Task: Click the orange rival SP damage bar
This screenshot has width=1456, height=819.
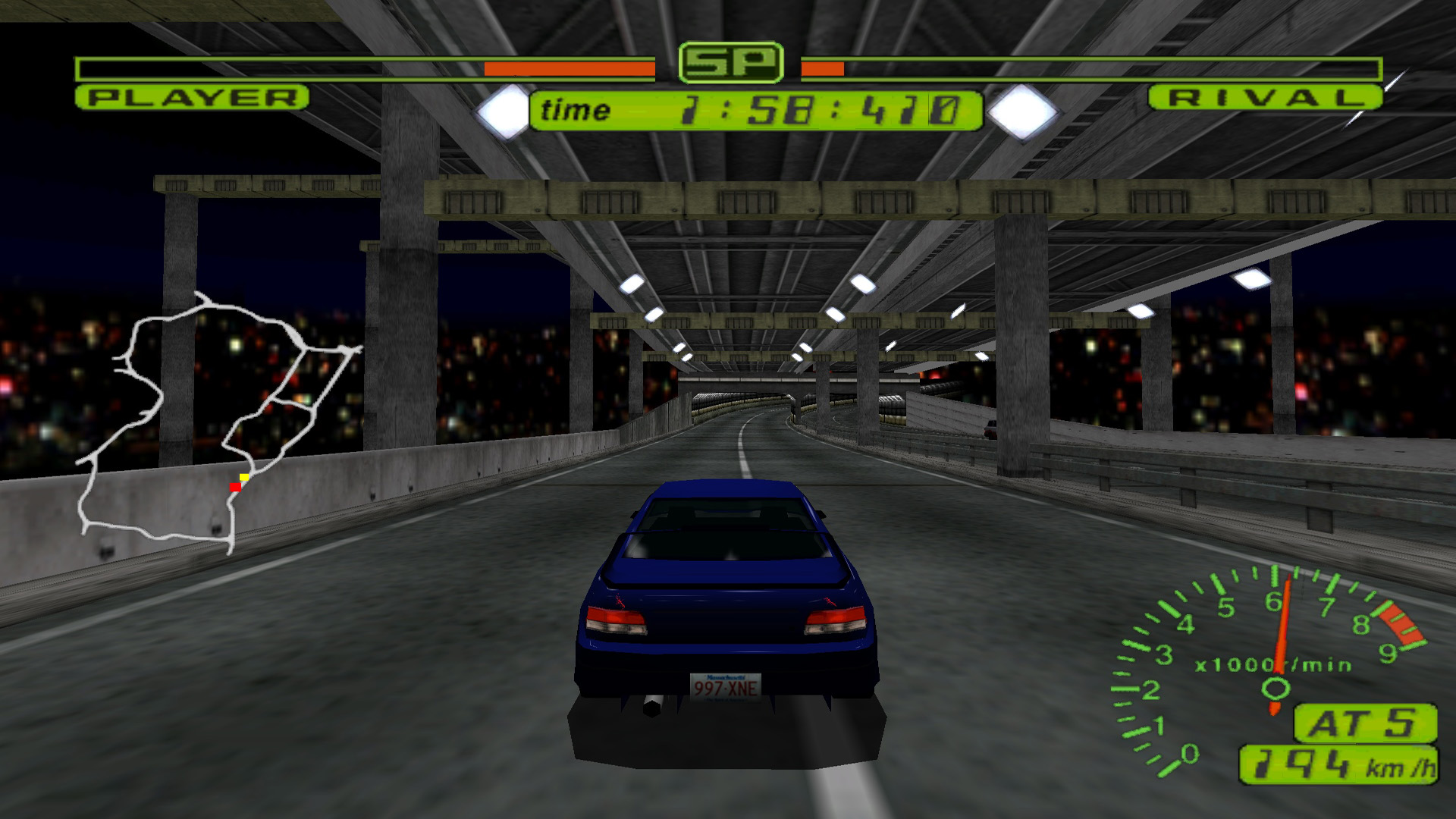Action: point(823,67)
